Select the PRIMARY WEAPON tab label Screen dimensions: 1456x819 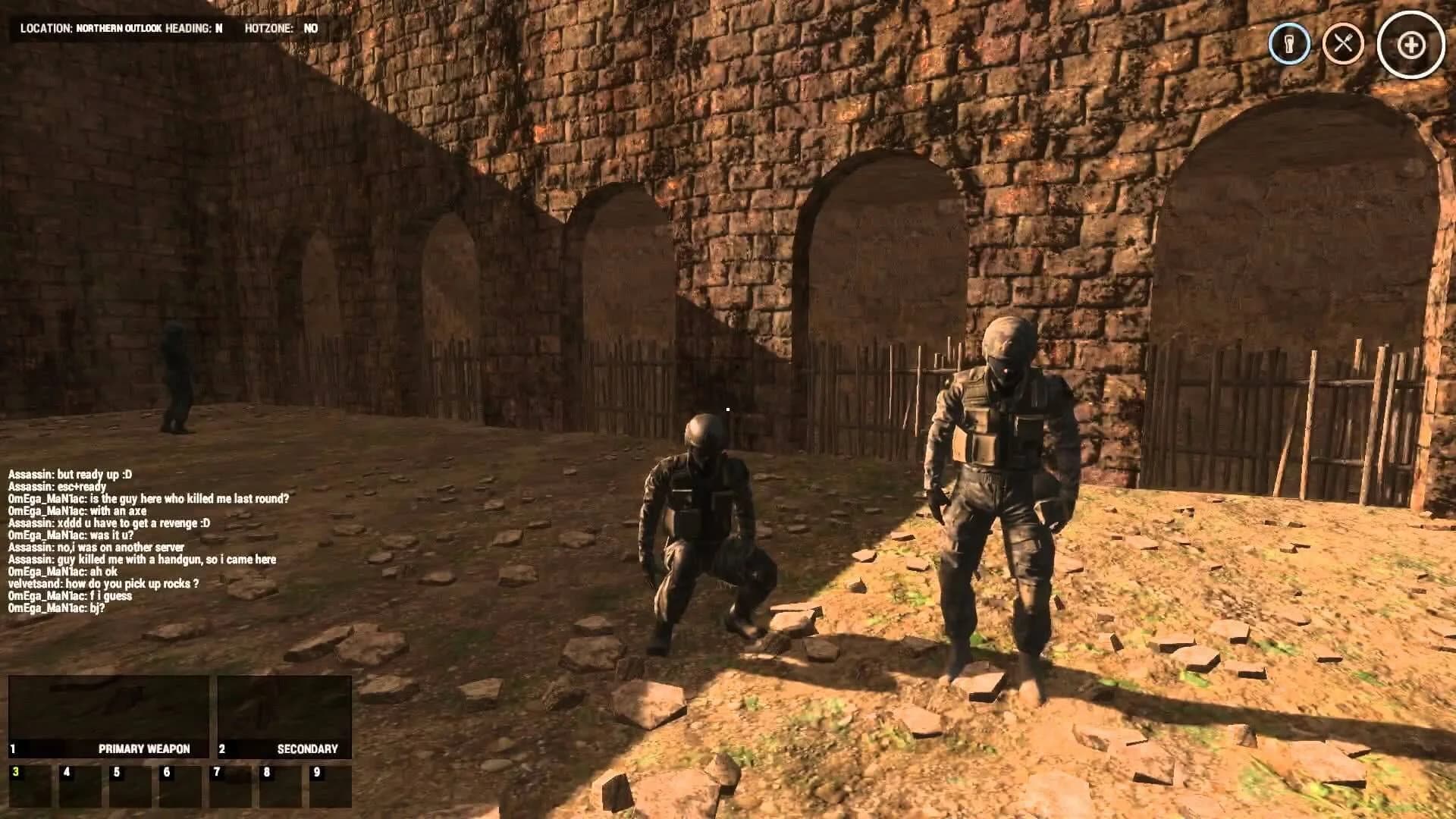tap(144, 748)
